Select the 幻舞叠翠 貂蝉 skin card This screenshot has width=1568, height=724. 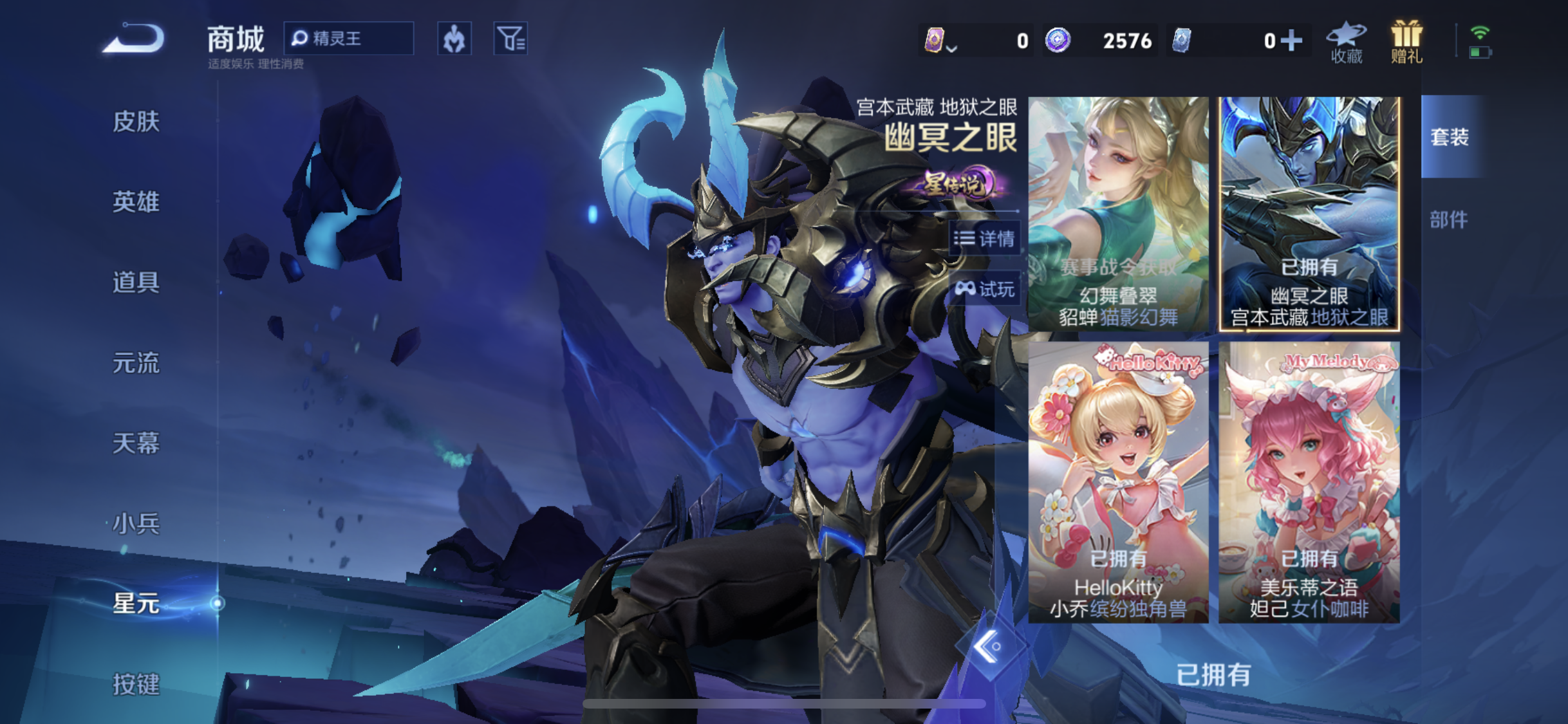[1118, 214]
